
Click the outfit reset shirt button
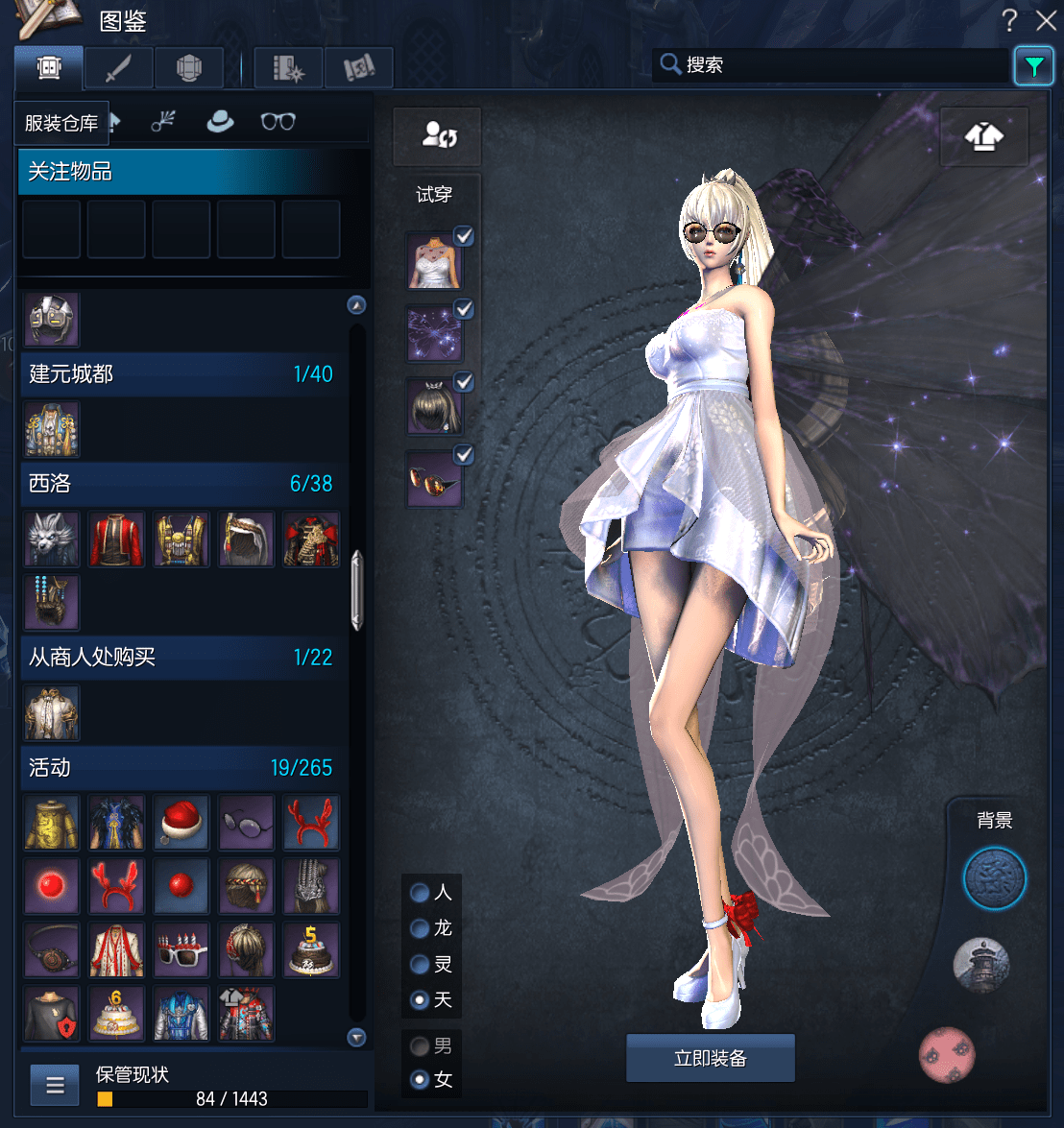(983, 137)
